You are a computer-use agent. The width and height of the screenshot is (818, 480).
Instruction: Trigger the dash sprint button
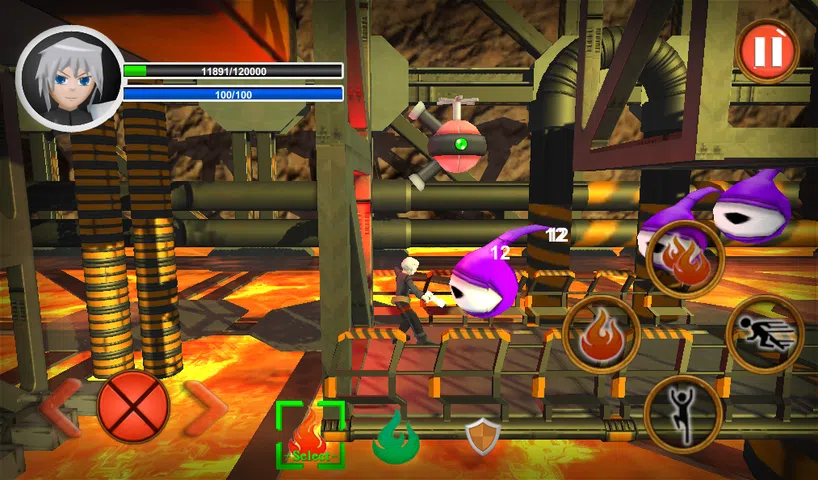pos(765,334)
